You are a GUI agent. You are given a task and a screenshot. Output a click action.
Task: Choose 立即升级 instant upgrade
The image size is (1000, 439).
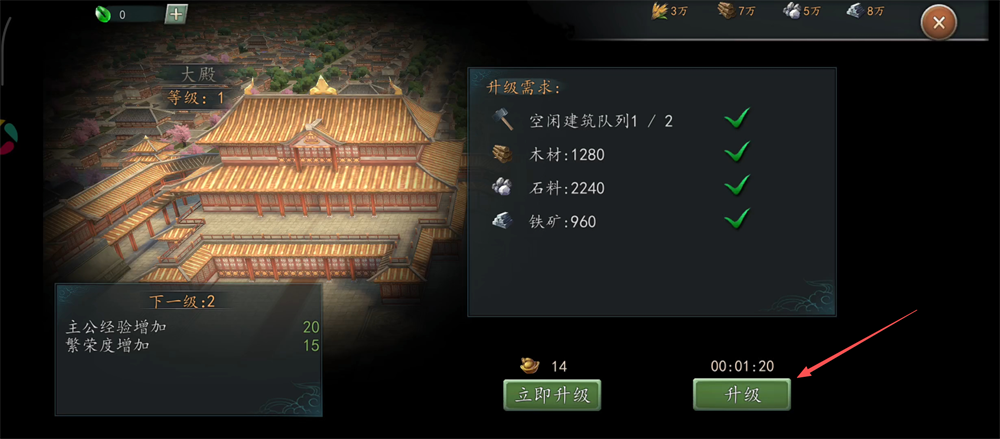552,395
